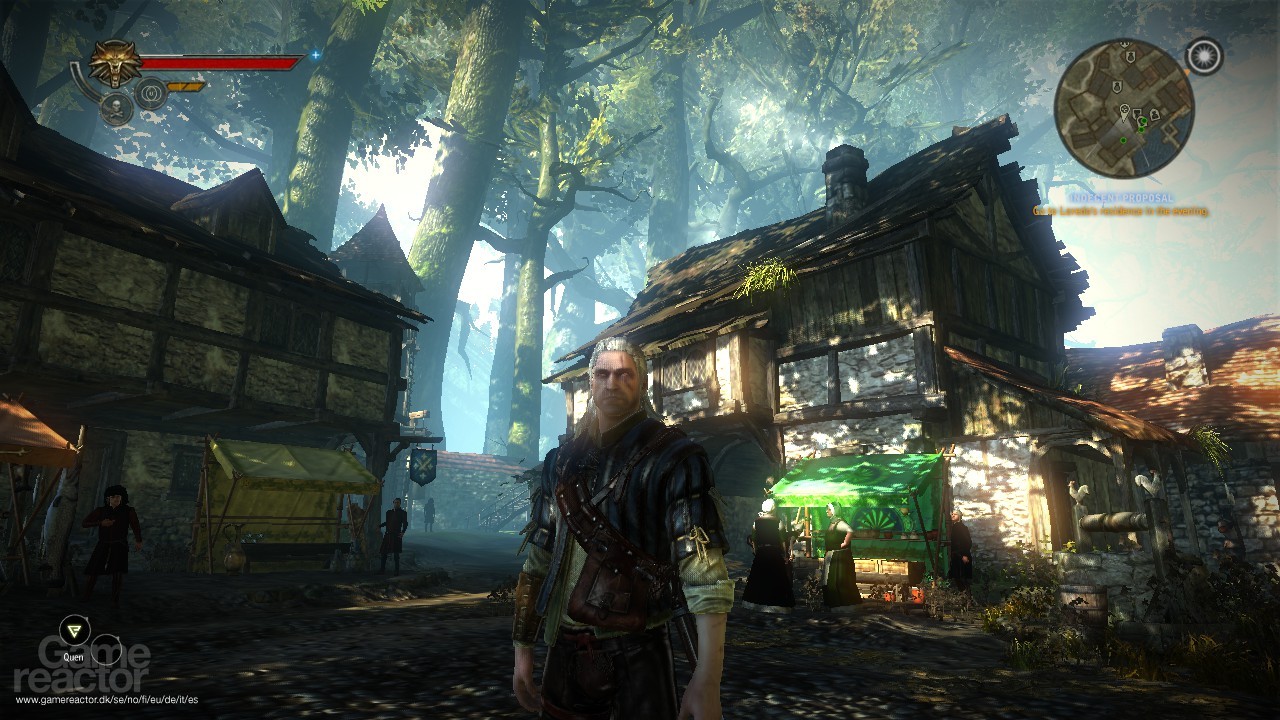Click the circular sign indicator near the health bar
The height and width of the screenshot is (720, 1280).
point(150,93)
